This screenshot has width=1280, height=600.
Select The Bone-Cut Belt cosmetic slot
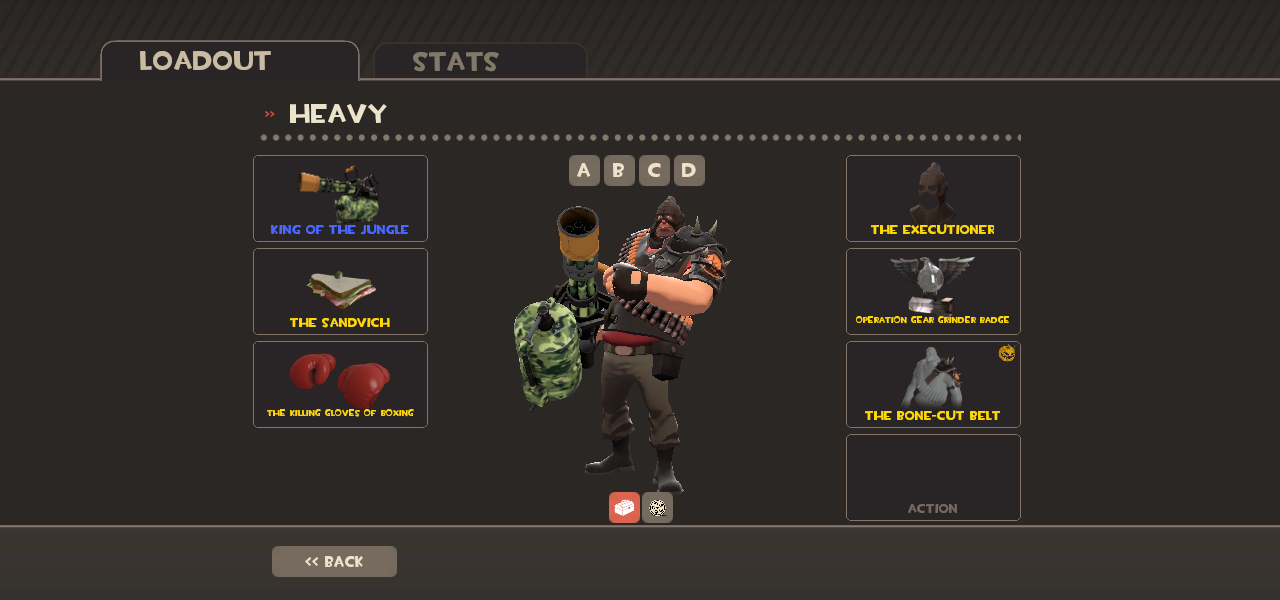pyautogui.click(x=933, y=384)
